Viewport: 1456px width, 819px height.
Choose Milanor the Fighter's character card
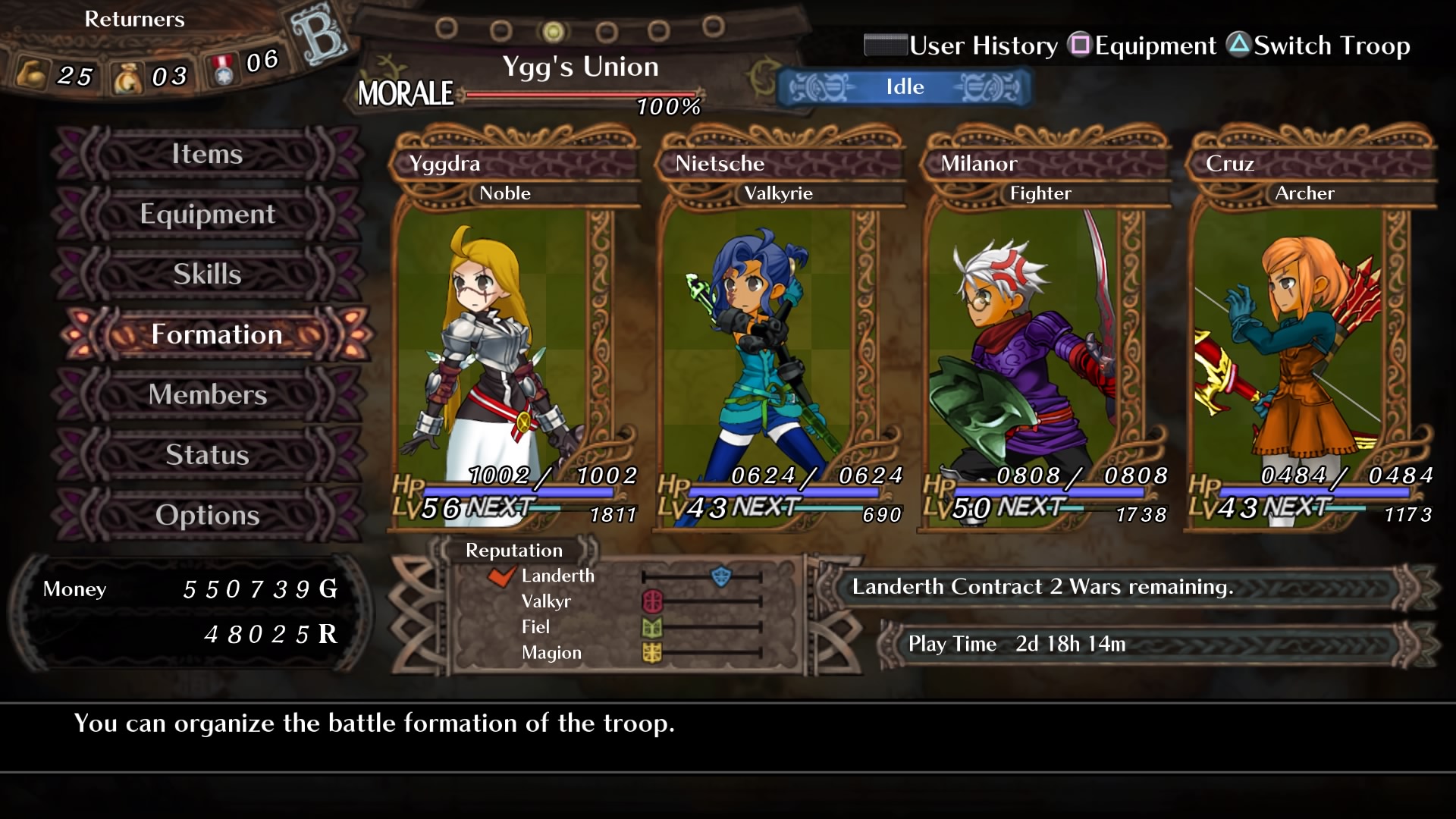pos(1045,334)
